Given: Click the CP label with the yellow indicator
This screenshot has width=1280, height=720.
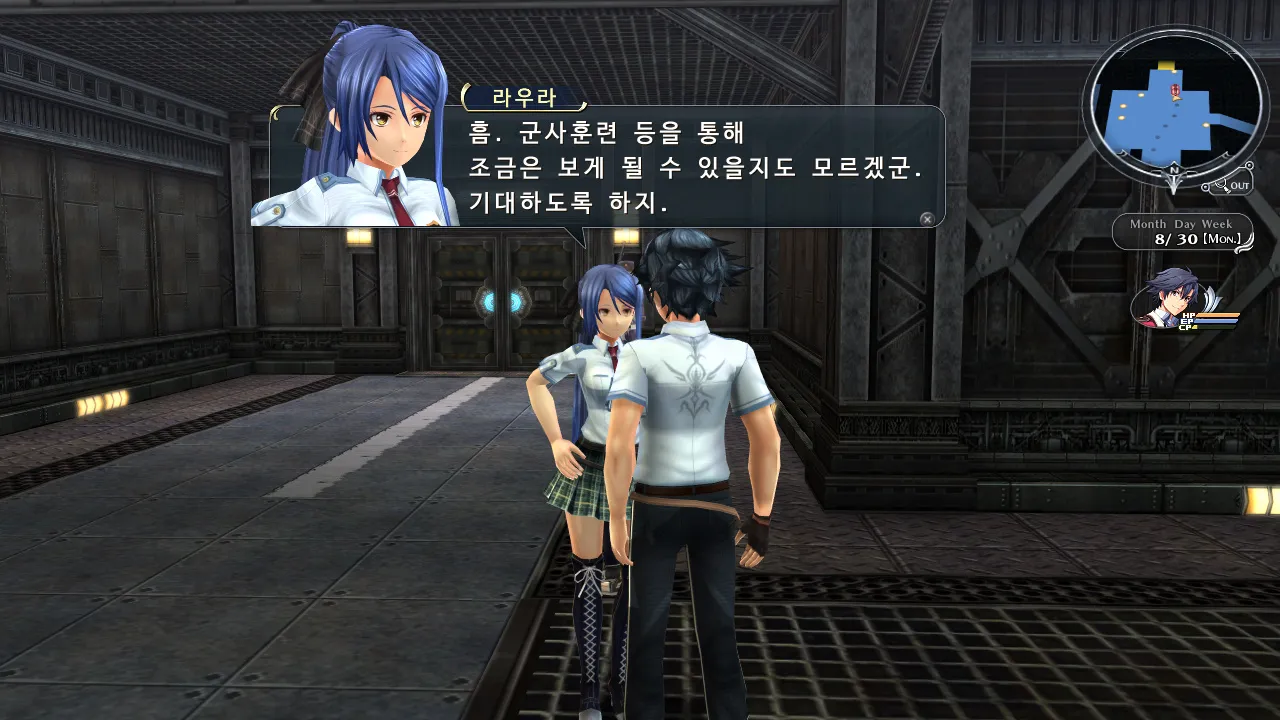Looking at the screenshot, I should [x=1184, y=327].
